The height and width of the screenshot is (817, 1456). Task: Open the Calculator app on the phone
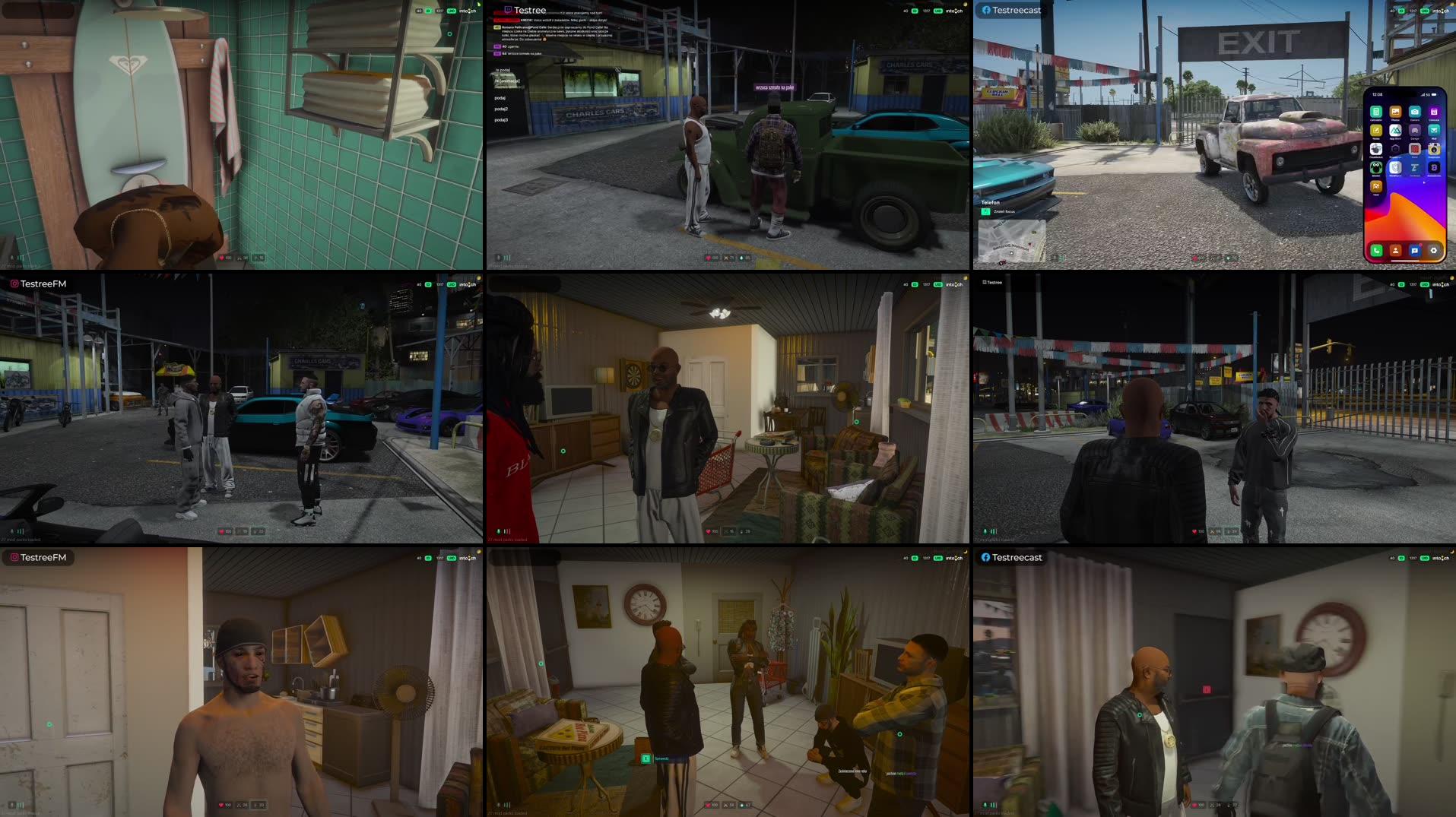(x=1376, y=113)
